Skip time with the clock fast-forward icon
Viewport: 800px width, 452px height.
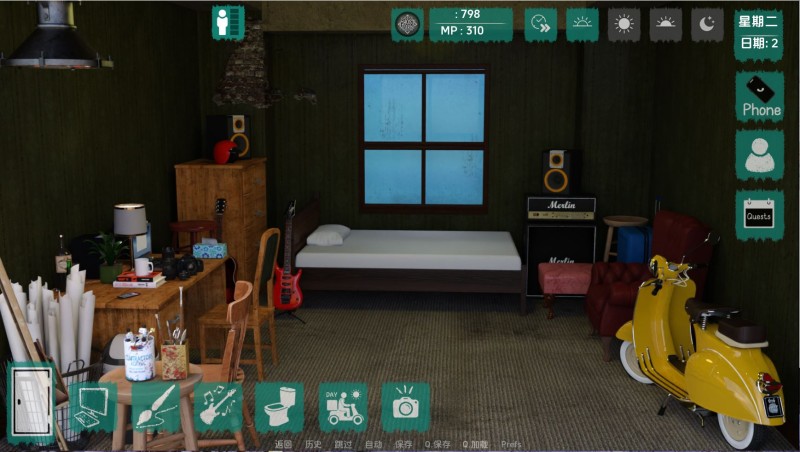point(540,24)
